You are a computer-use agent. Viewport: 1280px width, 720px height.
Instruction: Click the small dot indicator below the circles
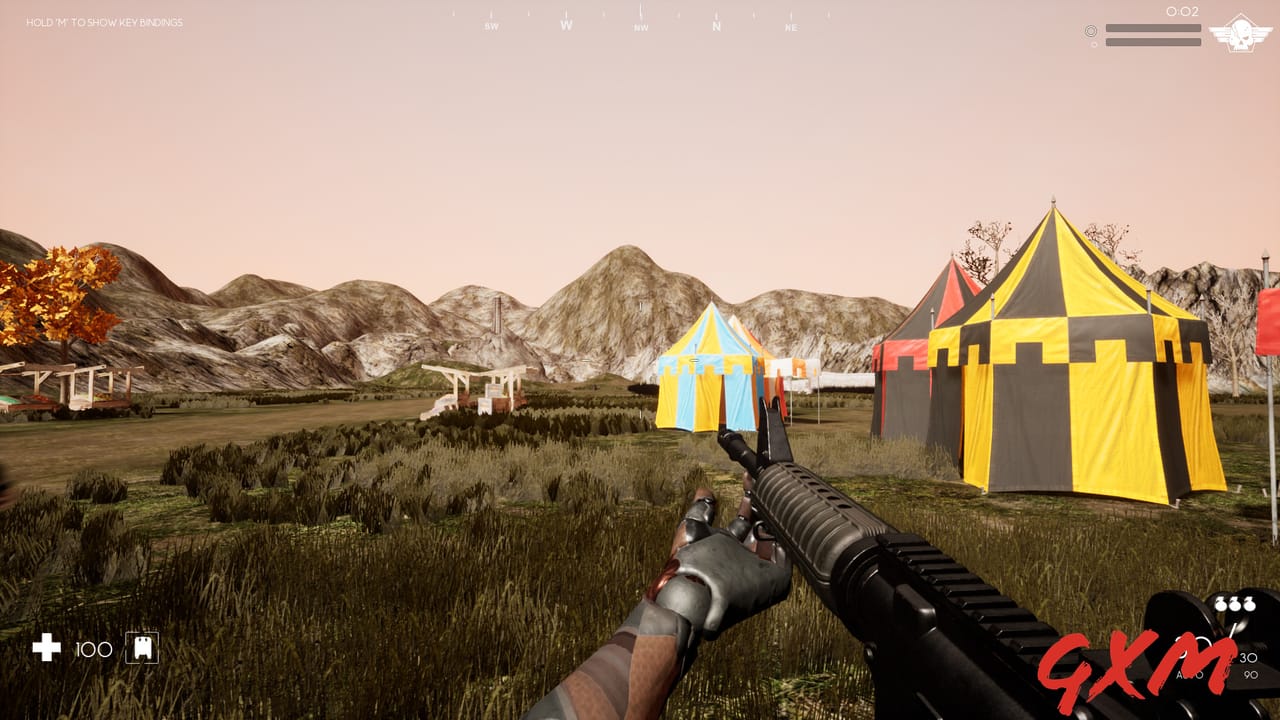pos(1094,44)
